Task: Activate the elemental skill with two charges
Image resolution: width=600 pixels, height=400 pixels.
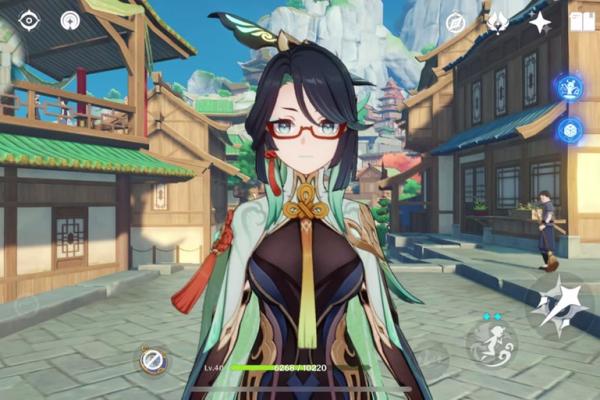Action: [x=492, y=342]
